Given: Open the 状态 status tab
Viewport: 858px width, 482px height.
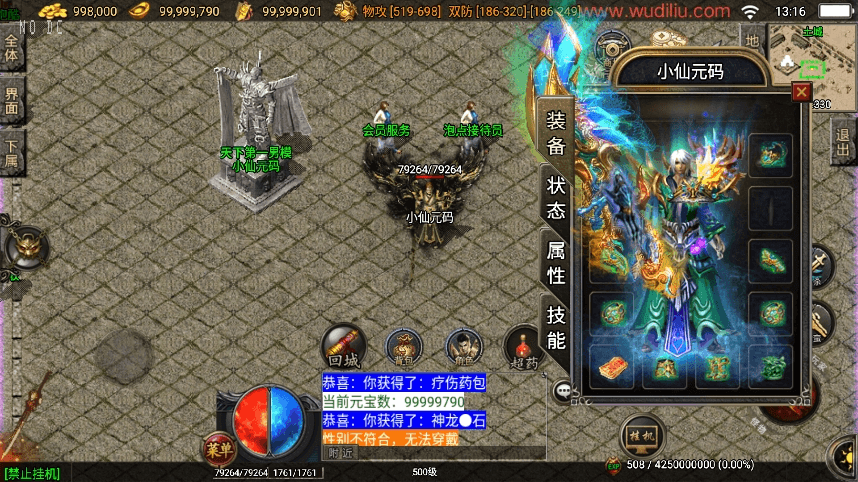Looking at the screenshot, I should 556,198.
